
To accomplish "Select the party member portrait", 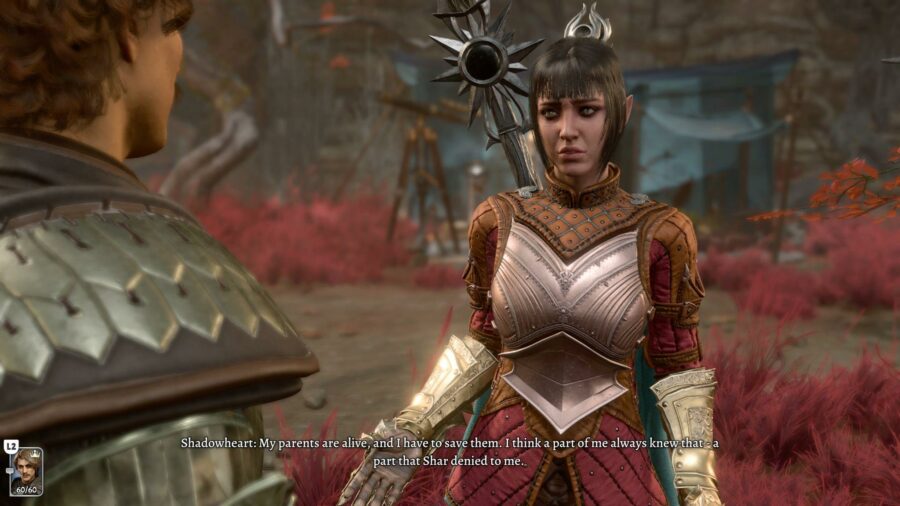I will 26,471.
